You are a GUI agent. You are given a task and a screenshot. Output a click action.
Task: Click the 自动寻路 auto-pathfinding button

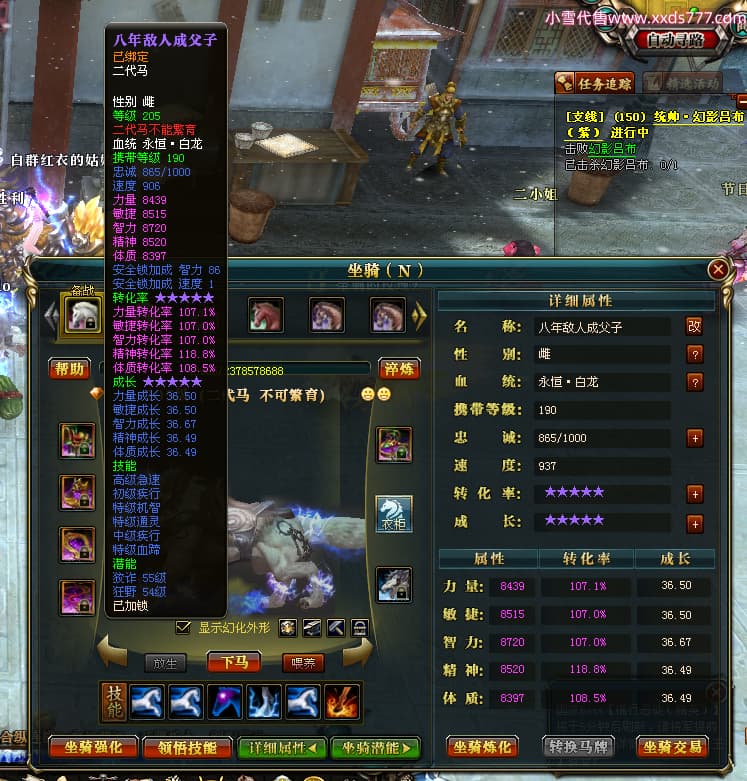click(x=682, y=40)
